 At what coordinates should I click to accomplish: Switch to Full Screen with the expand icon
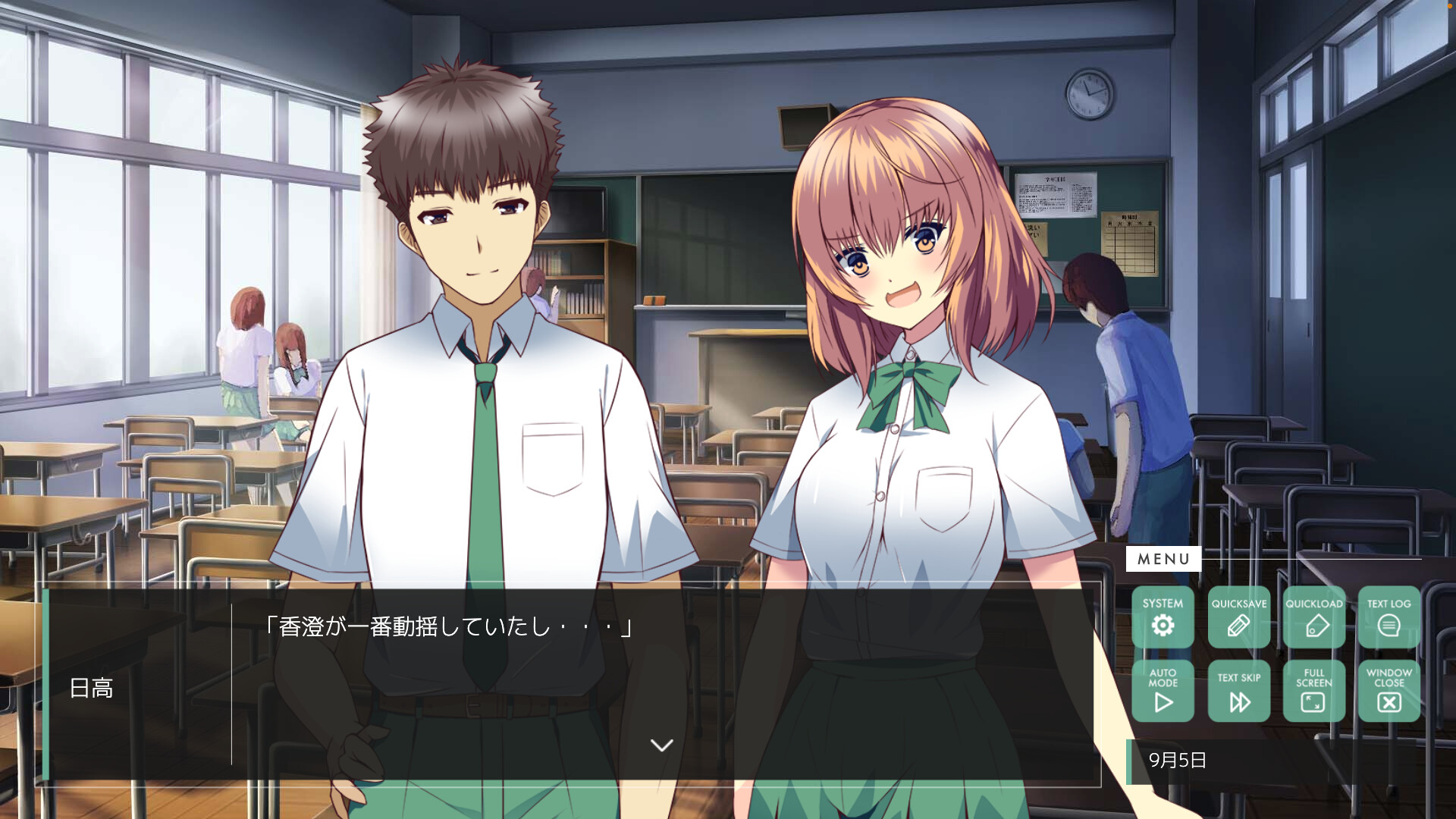[1313, 701]
